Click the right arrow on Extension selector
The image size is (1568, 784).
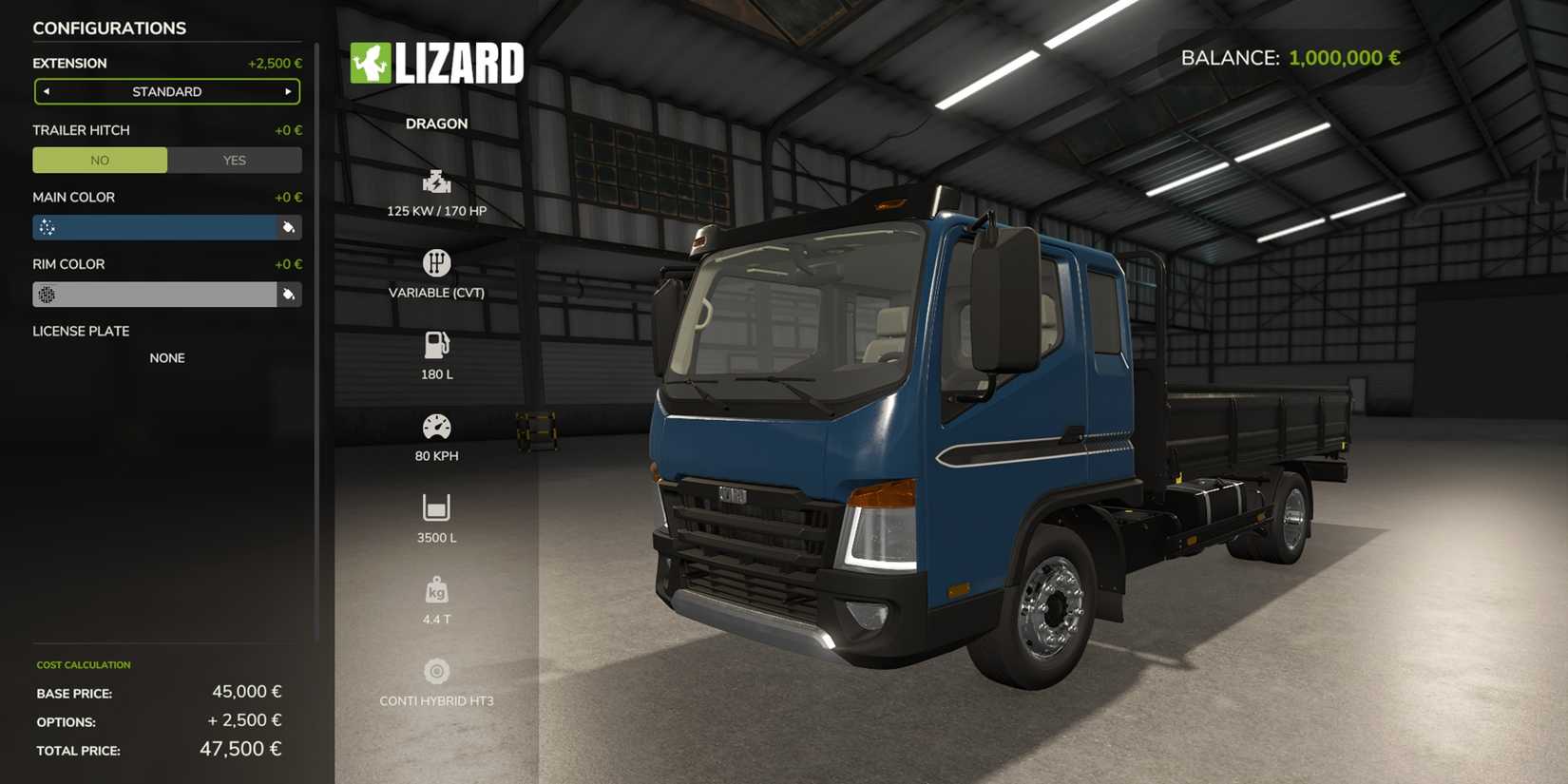pyautogui.click(x=288, y=91)
